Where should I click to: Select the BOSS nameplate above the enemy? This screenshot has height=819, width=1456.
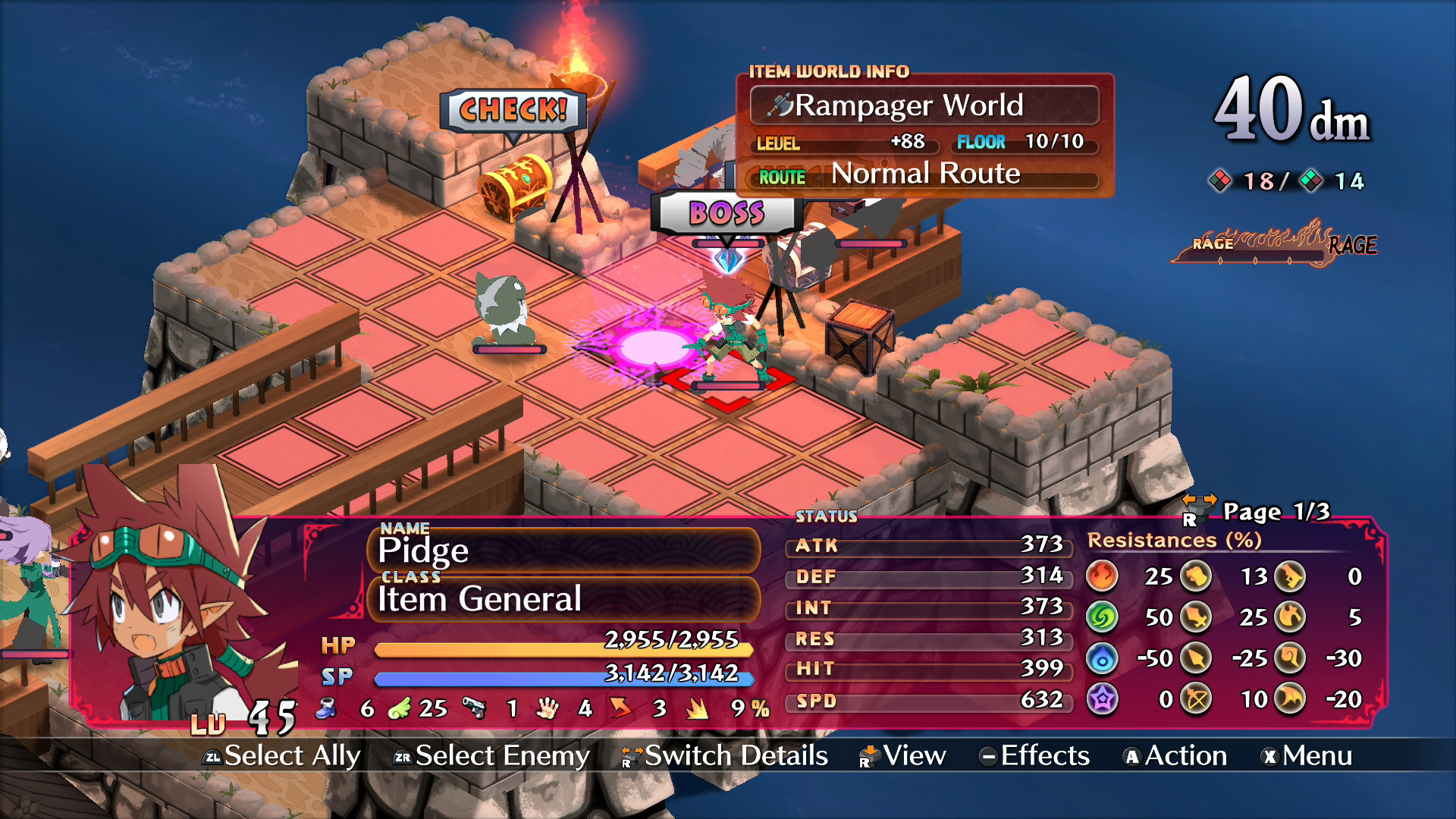(x=725, y=214)
